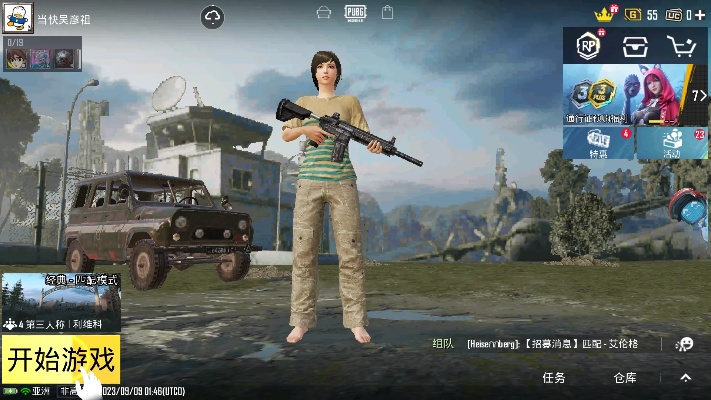
Task: Open the player profile avatar
Action: coord(18,18)
